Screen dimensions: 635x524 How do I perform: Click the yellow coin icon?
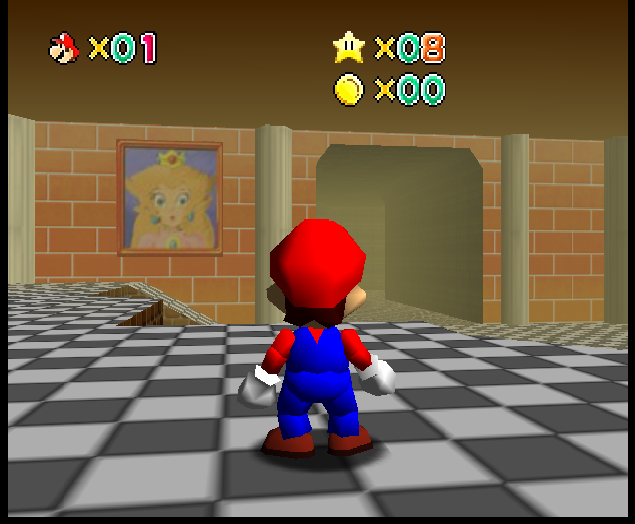[349, 90]
